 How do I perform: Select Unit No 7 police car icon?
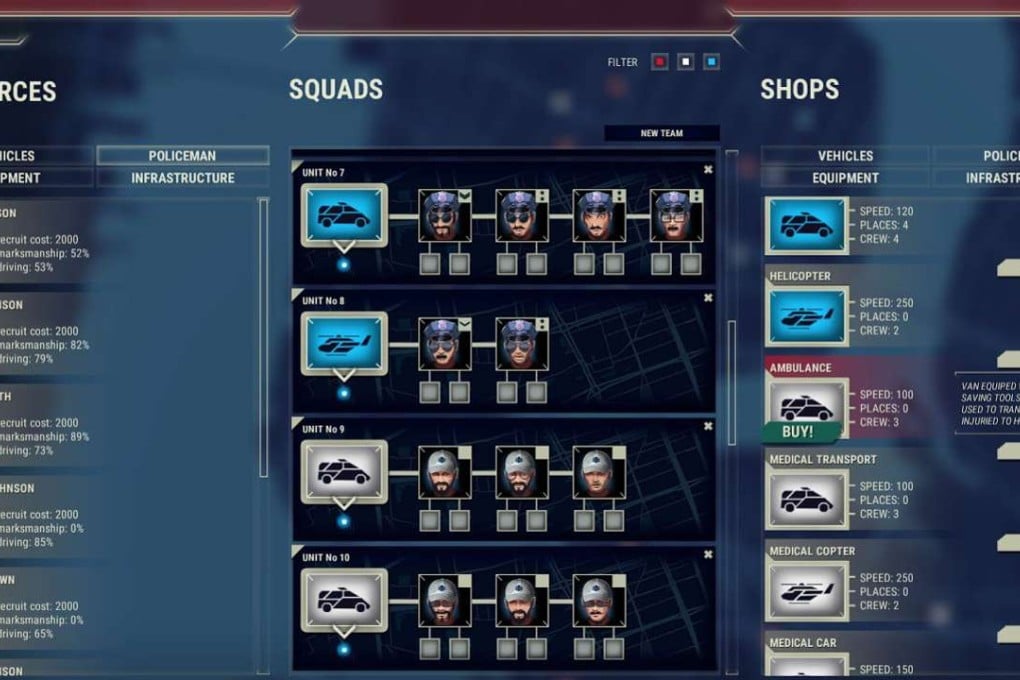344,215
